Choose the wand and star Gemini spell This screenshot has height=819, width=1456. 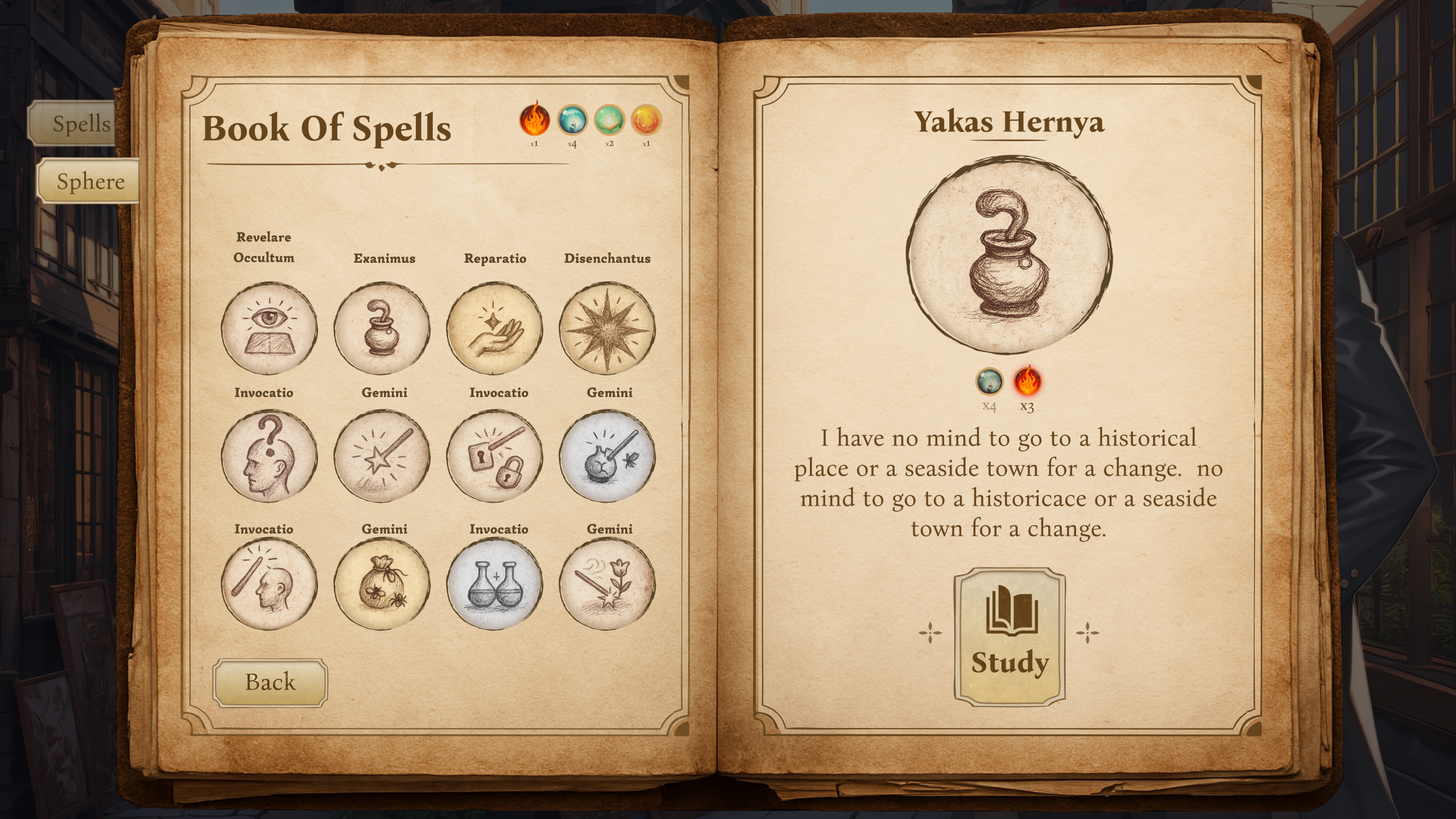point(382,456)
